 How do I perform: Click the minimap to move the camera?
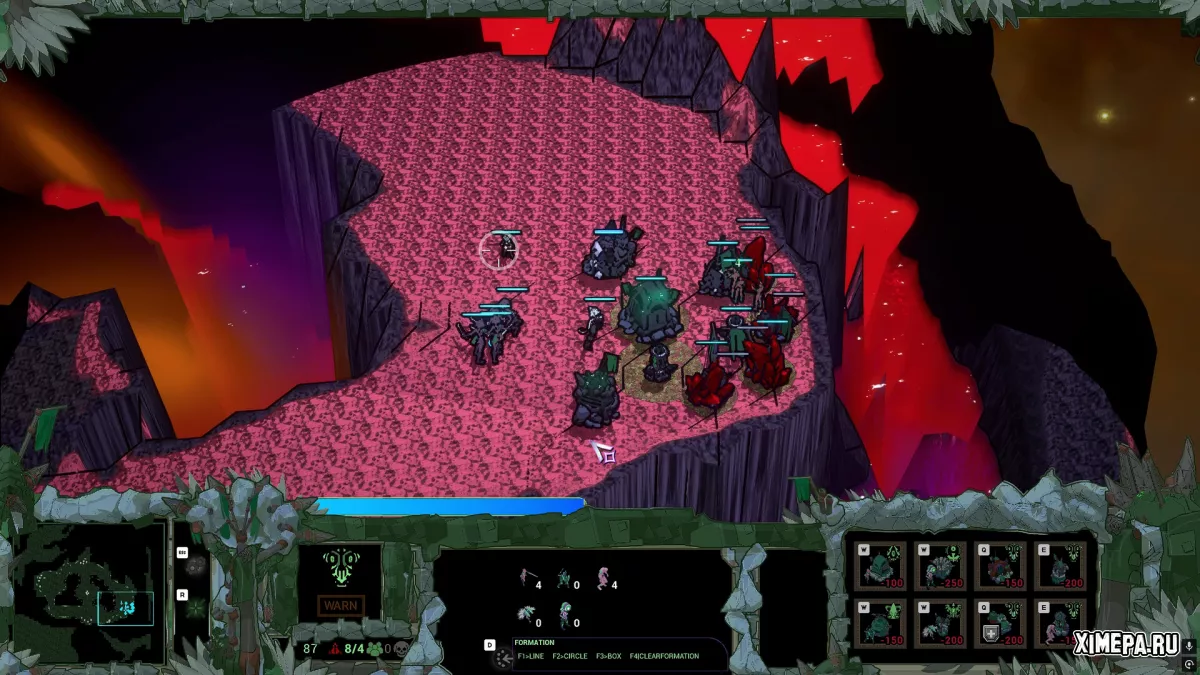coord(90,593)
